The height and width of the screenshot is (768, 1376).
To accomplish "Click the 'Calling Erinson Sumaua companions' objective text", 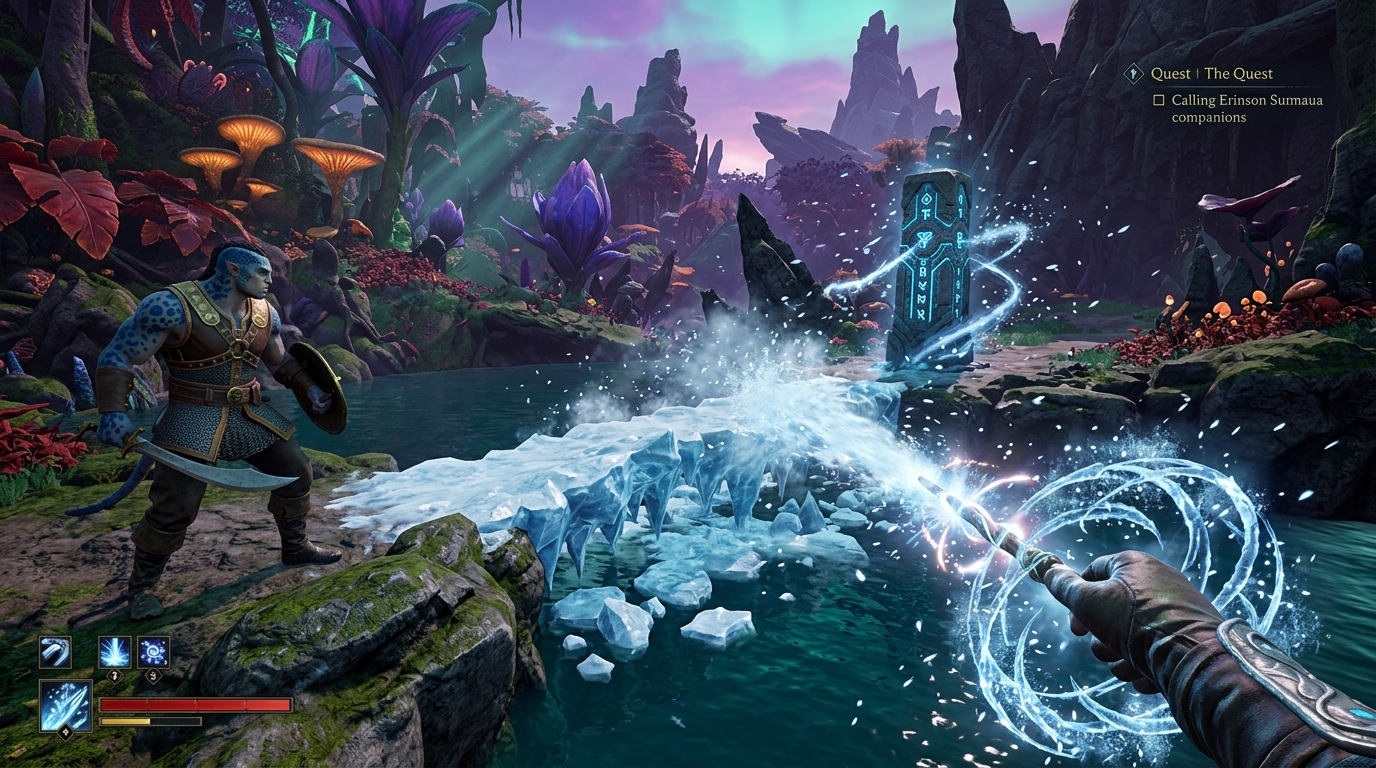I will point(1248,100).
